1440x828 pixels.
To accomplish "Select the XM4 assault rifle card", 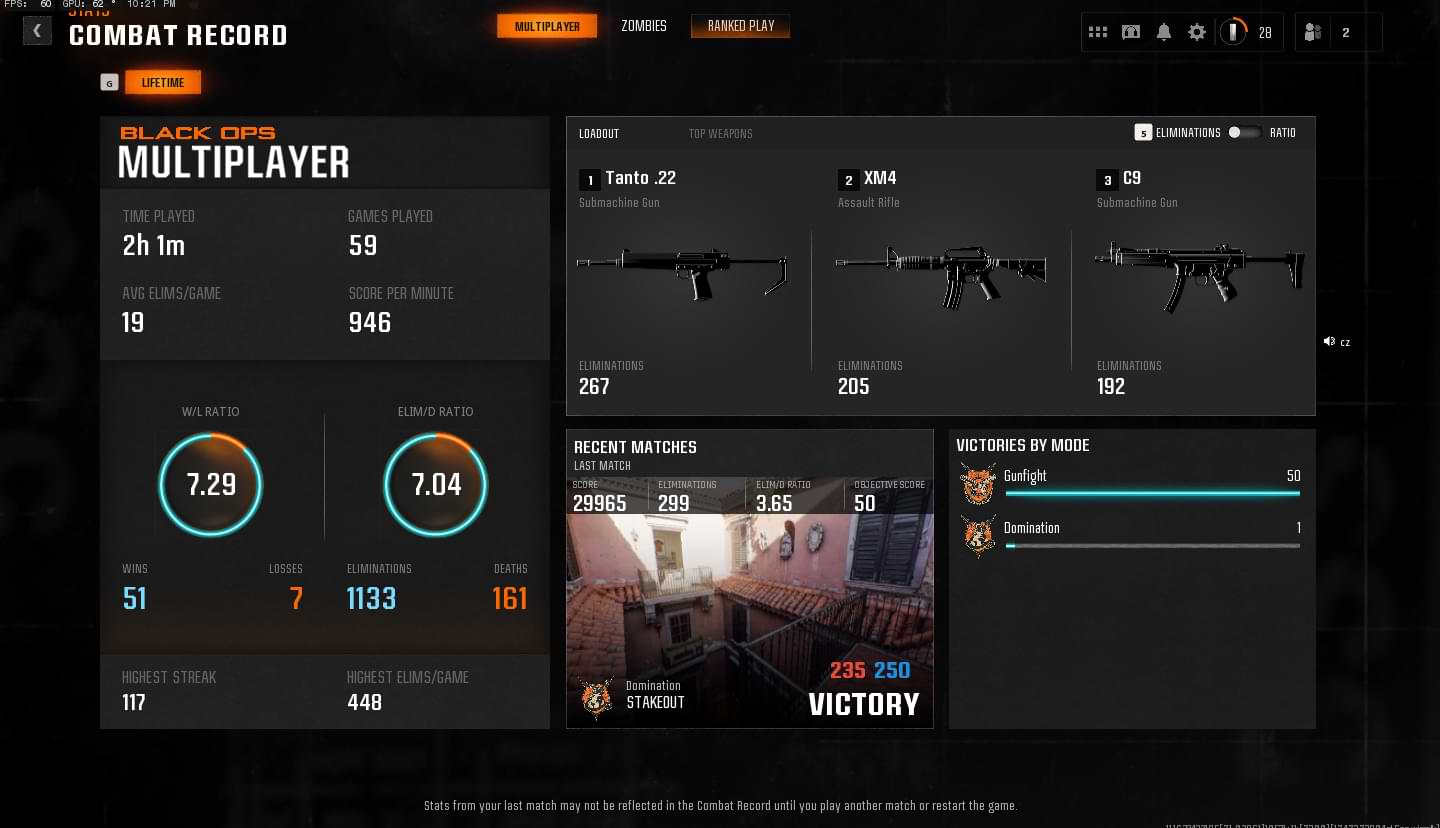I will 940,280.
